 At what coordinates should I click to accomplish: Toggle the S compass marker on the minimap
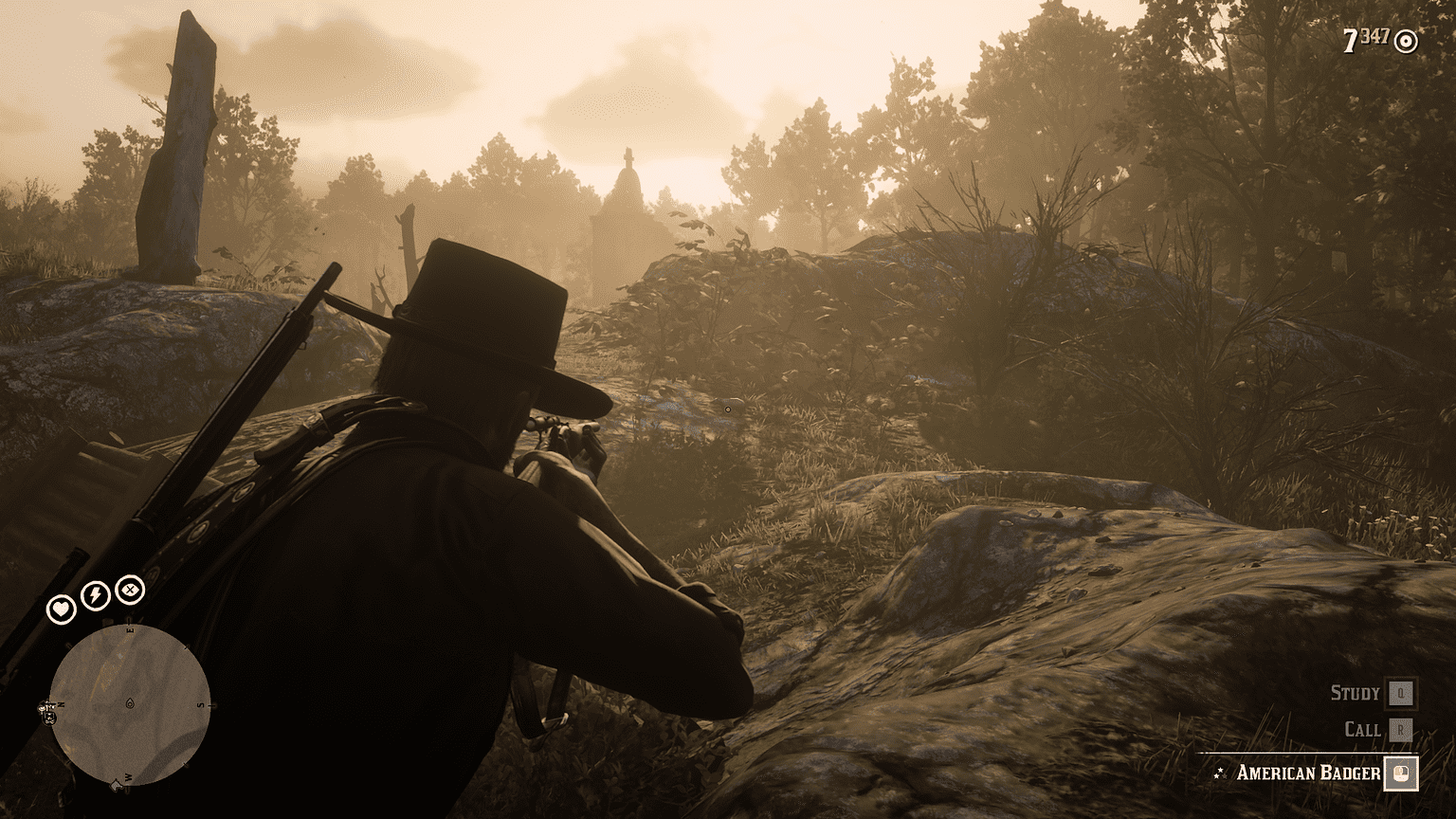click(x=200, y=704)
